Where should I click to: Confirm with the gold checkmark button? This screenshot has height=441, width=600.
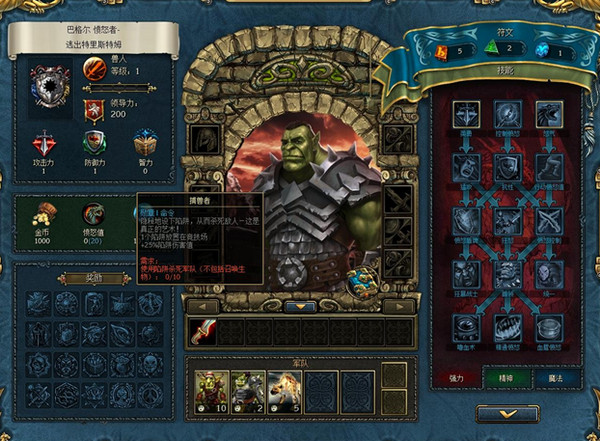tap(507, 413)
